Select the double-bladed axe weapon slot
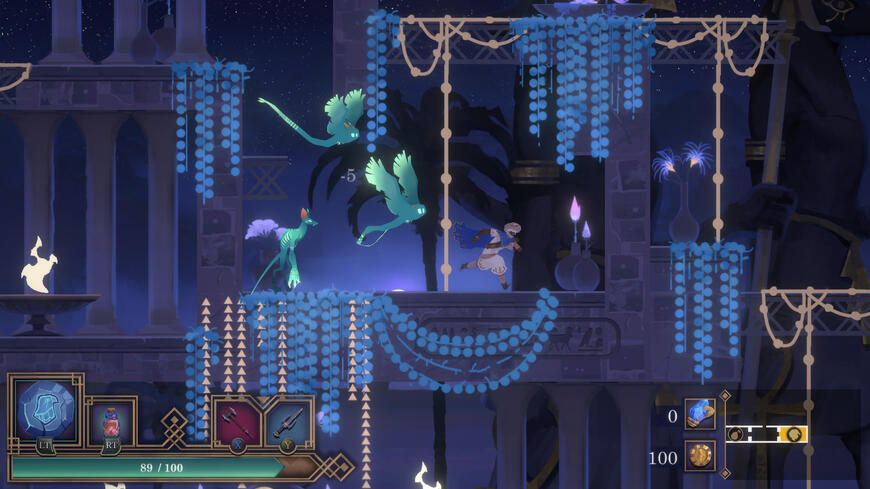 pyautogui.click(x=237, y=421)
